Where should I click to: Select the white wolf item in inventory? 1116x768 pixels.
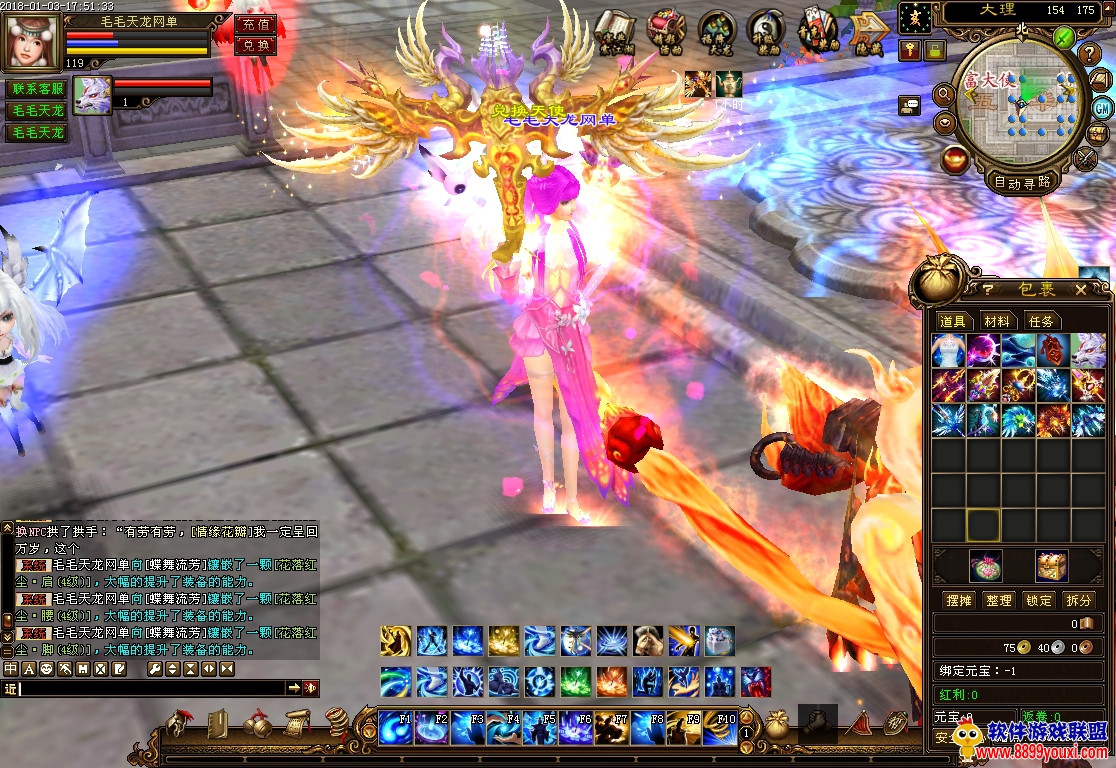point(1088,351)
